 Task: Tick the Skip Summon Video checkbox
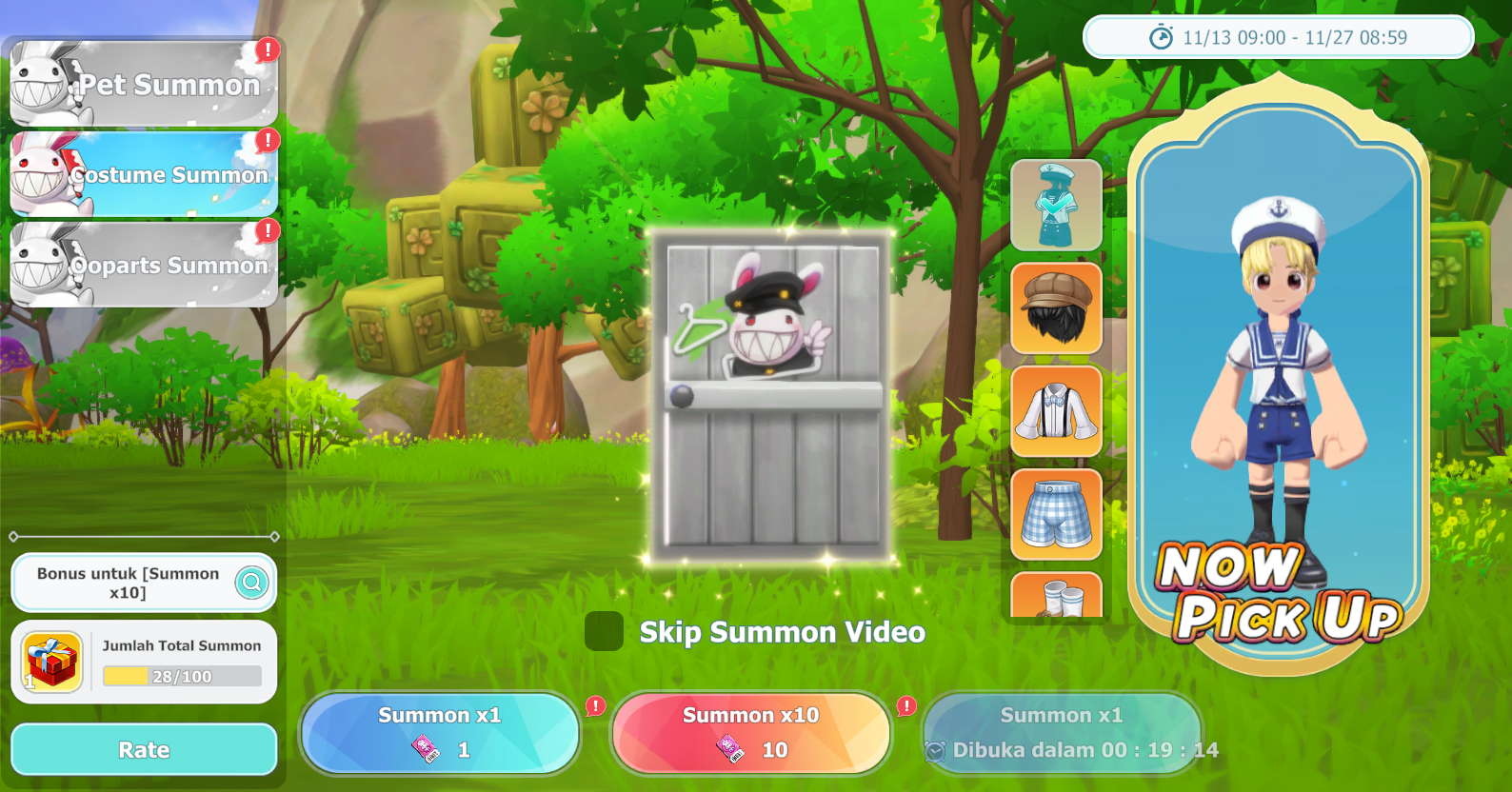click(x=604, y=631)
